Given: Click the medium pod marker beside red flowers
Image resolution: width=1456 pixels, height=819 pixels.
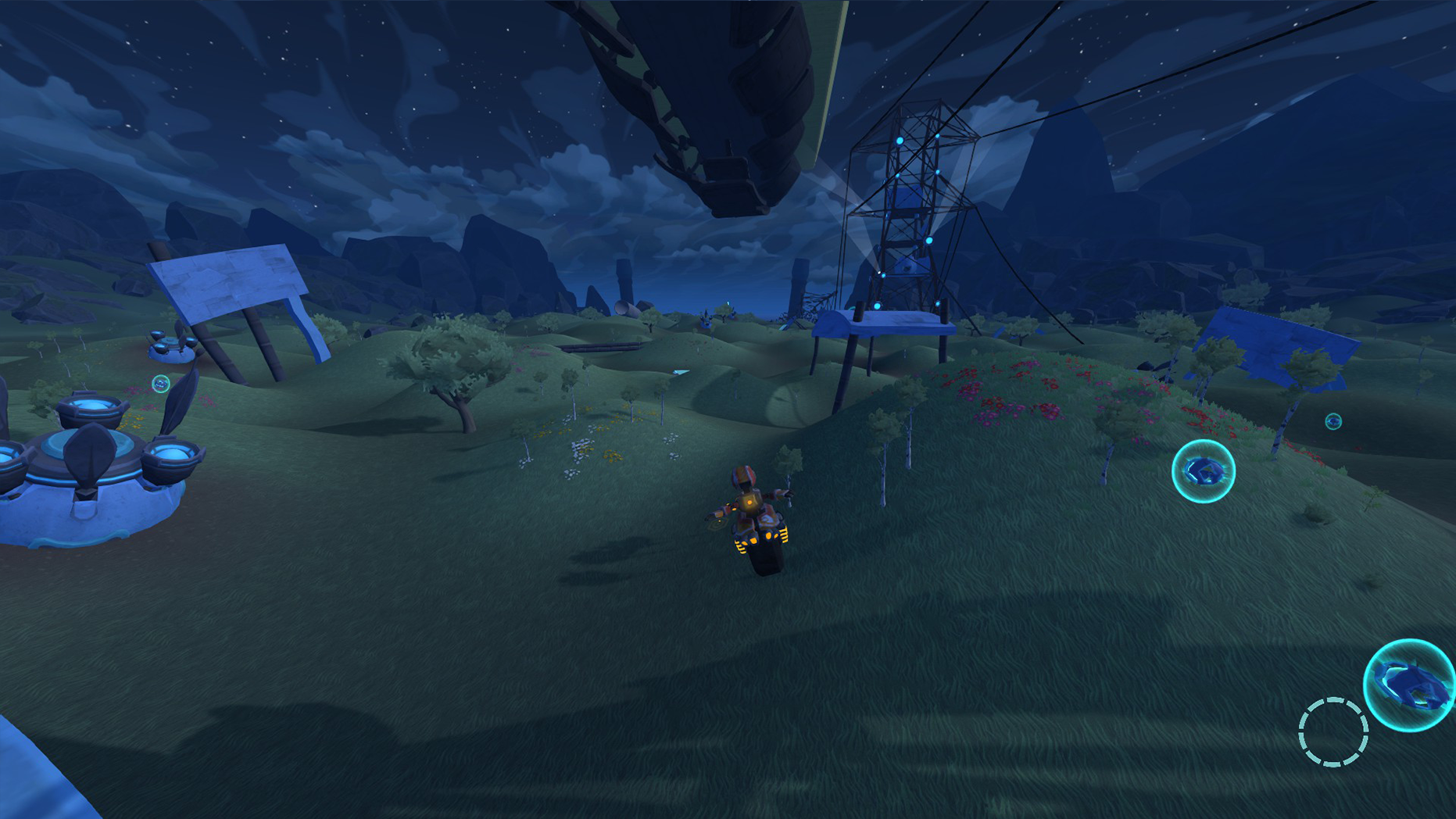Looking at the screenshot, I should coord(1203,470).
